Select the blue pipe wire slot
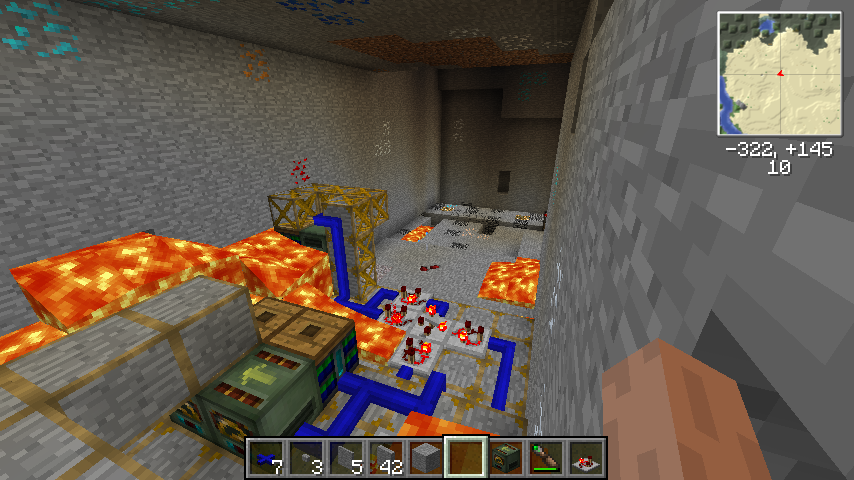 pos(266,458)
